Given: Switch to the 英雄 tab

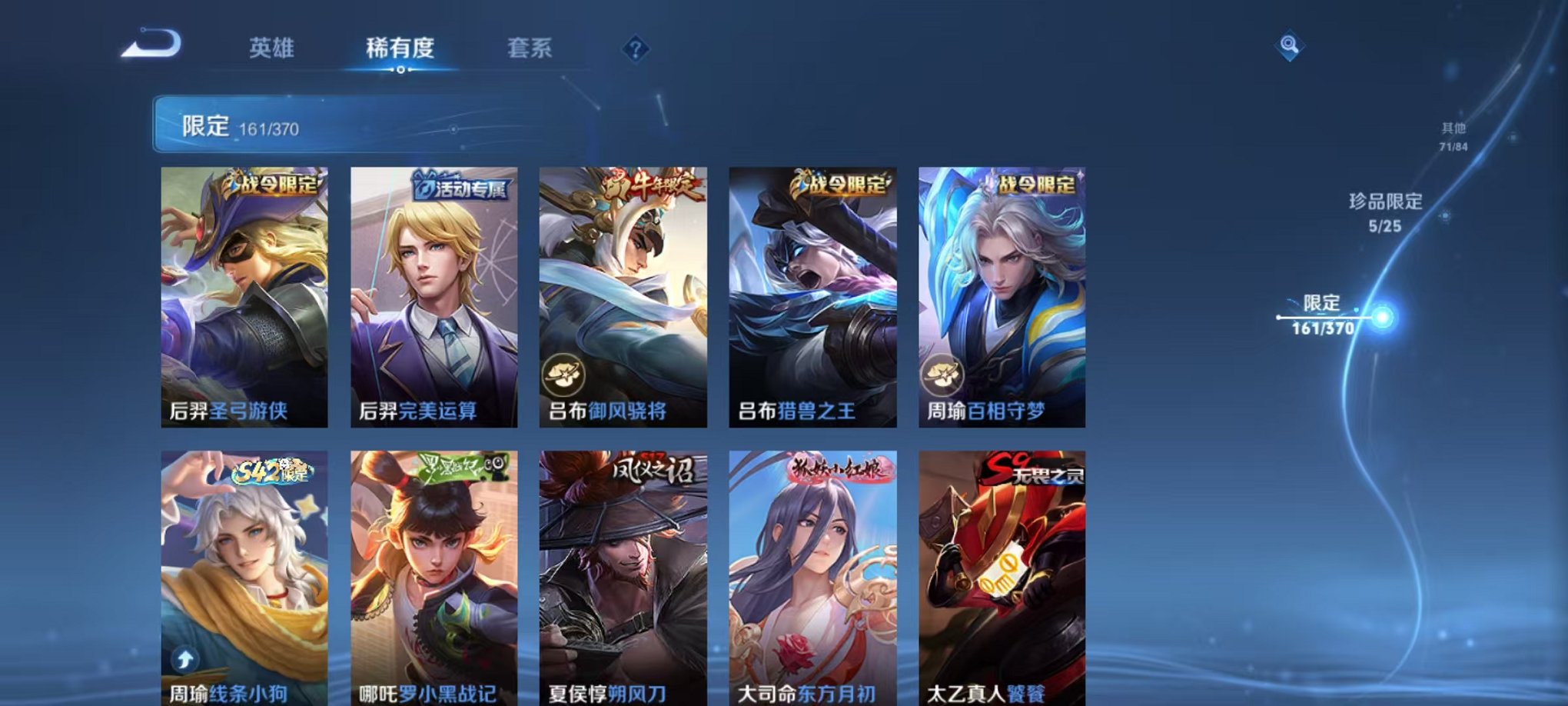Looking at the screenshot, I should click(273, 48).
